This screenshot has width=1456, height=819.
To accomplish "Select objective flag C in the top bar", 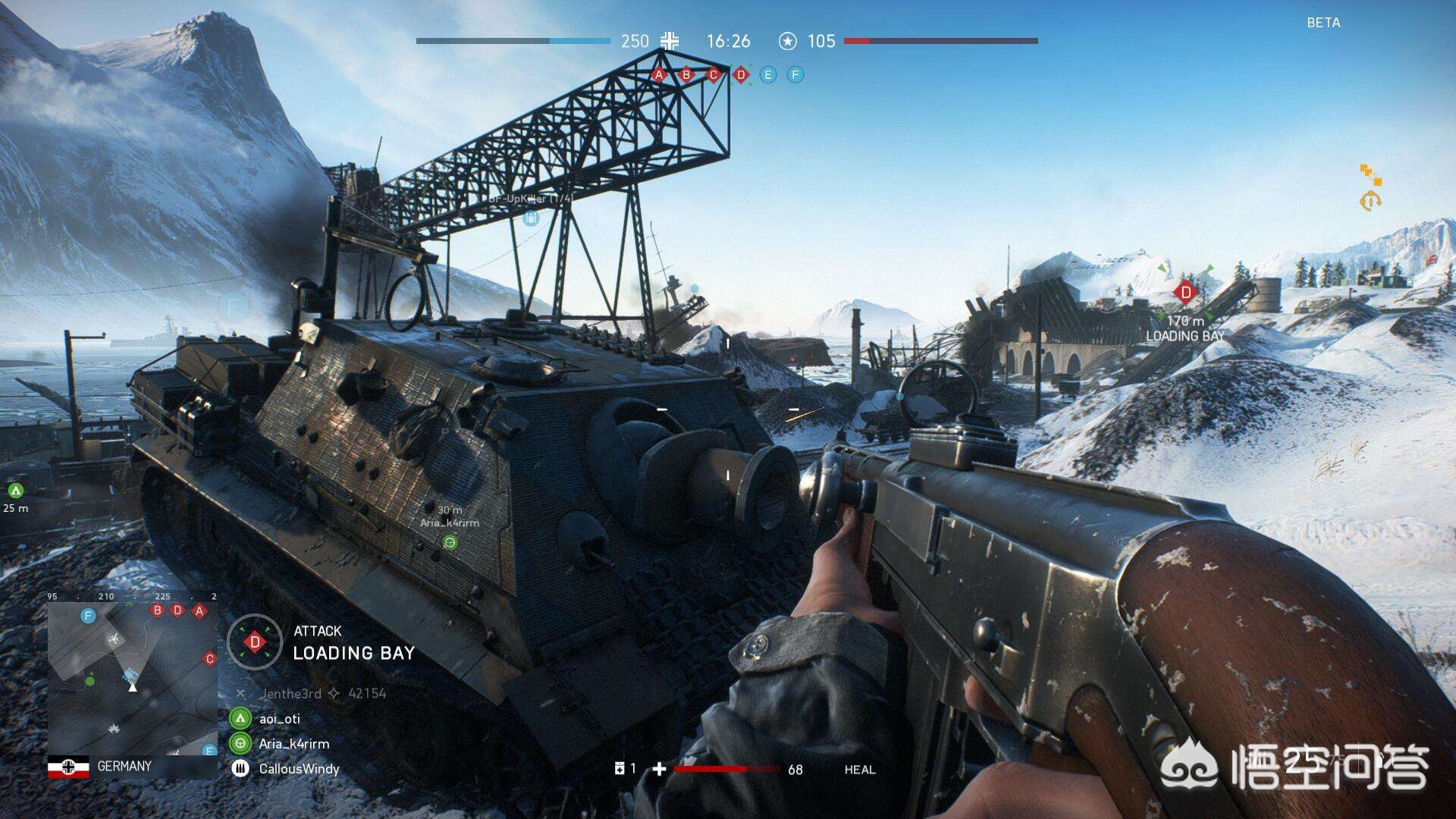I will (x=713, y=74).
